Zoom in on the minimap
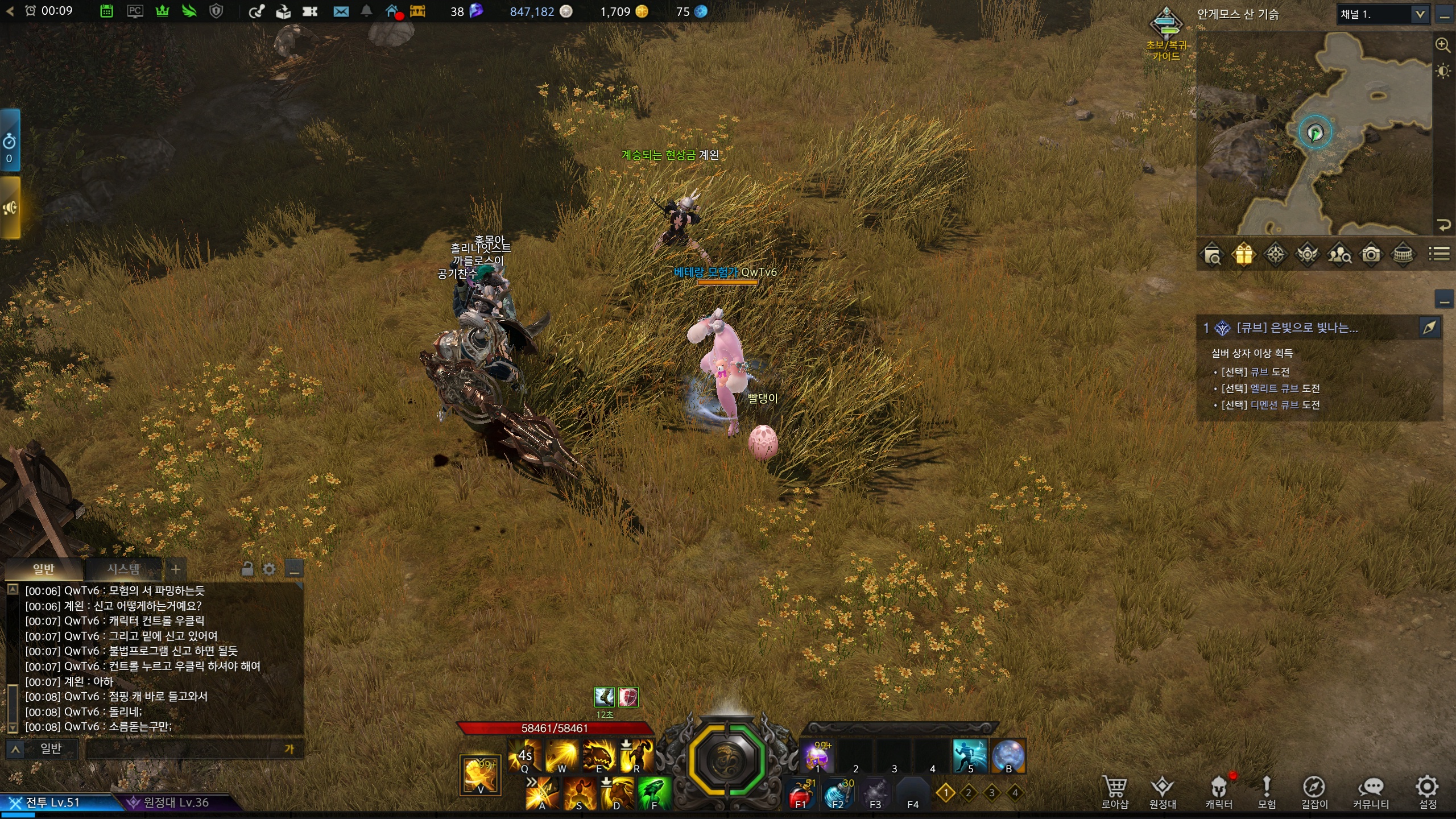Image resolution: width=1456 pixels, height=819 pixels. tap(1442, 45)
